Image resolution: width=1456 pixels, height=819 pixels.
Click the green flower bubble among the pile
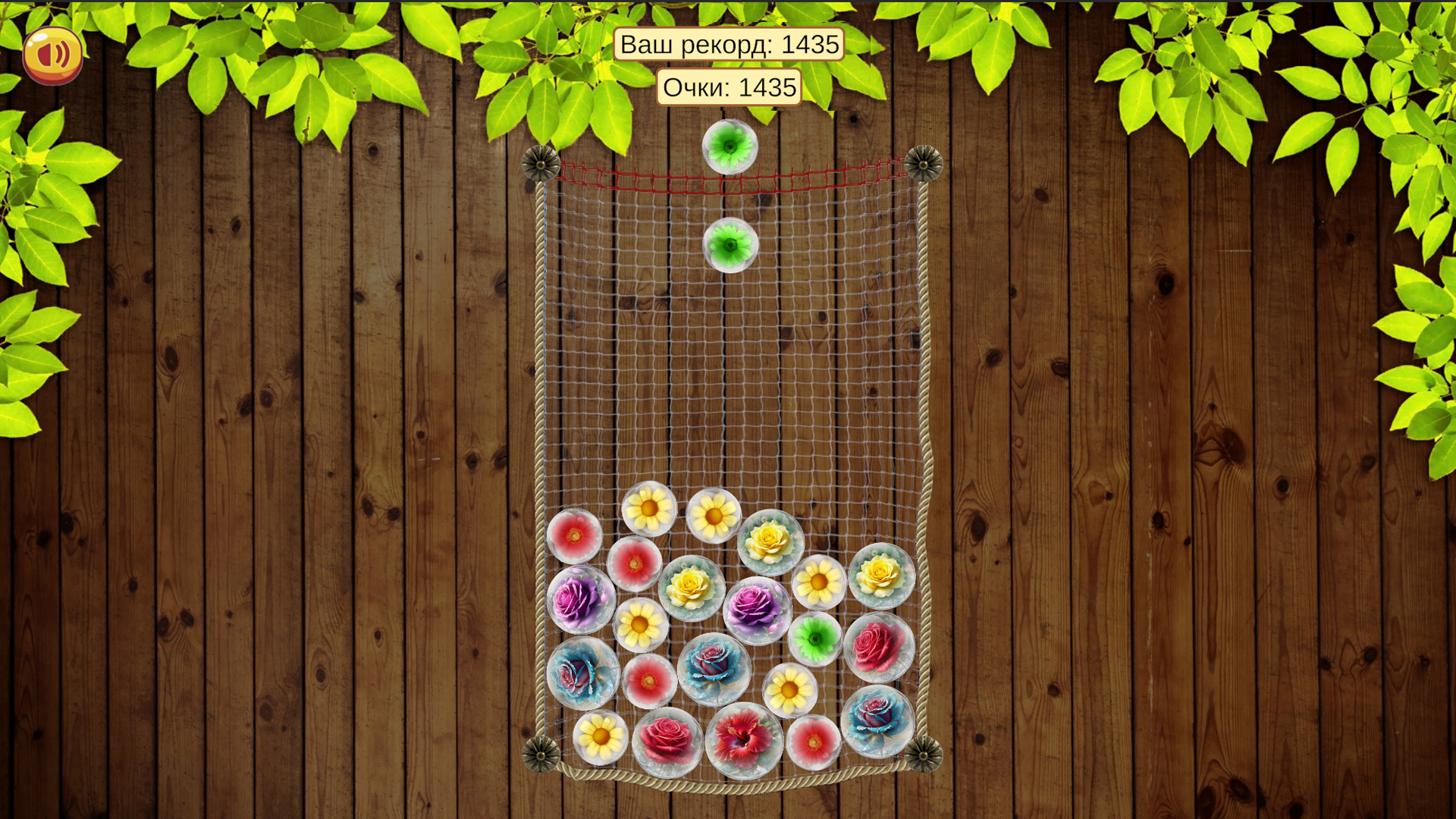pyautogui.click(x=814, y=639)
